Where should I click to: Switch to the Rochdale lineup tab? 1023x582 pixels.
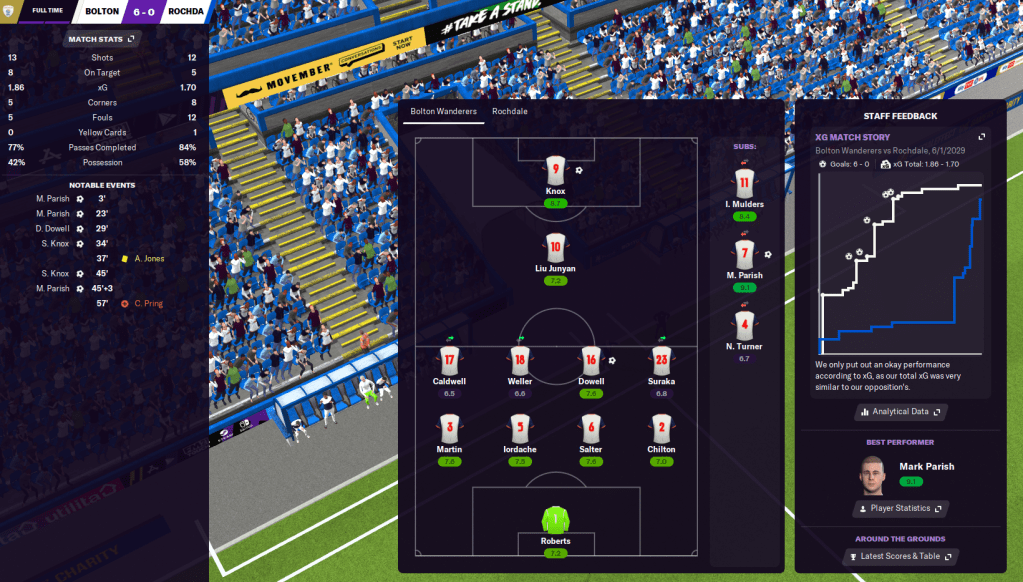coord(509,111)
